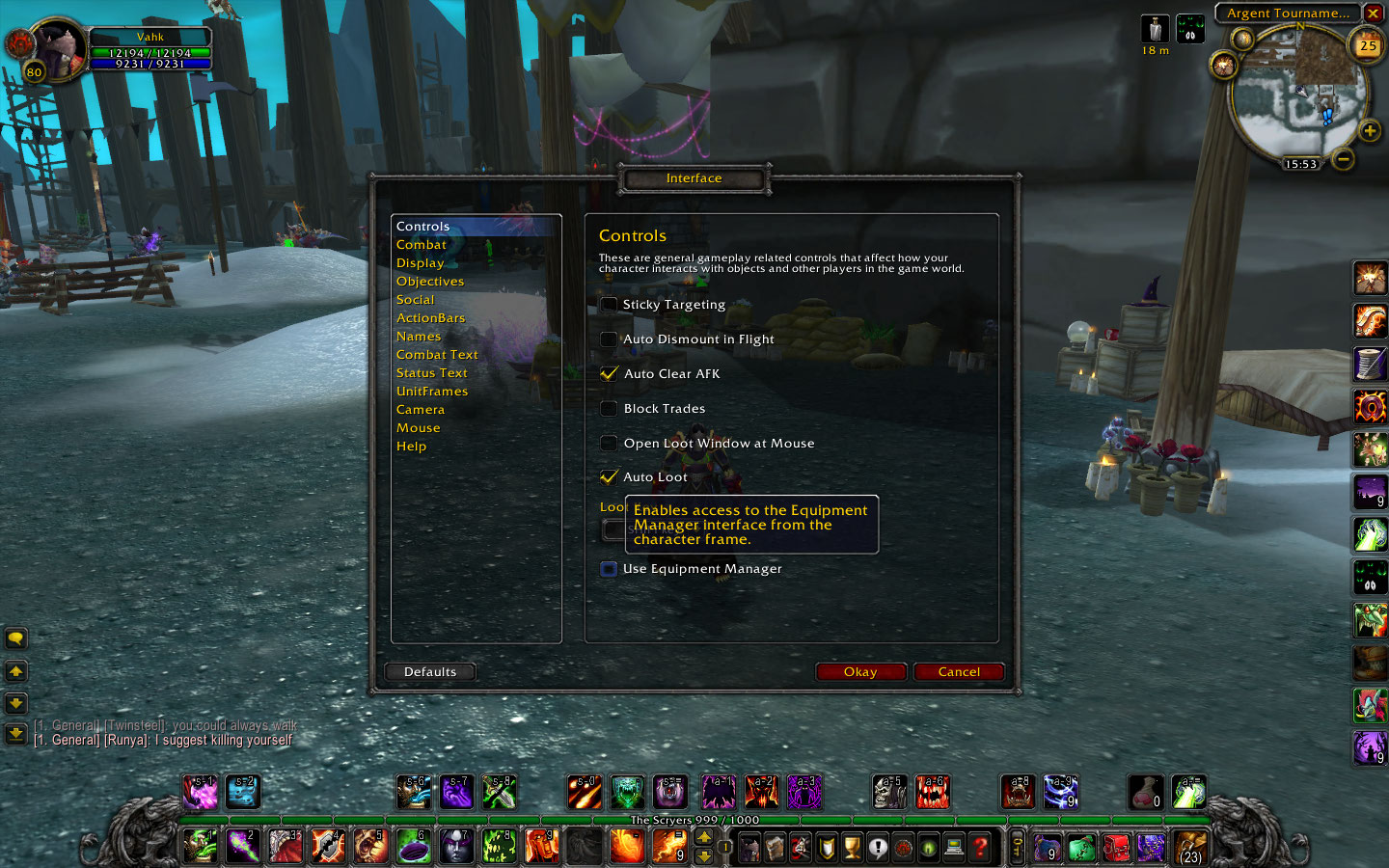Image resolution: width=1389 pixels, height=868 pixels.
Task: Turn off the Auto Loot checkbox
Action: click(609, 477)
